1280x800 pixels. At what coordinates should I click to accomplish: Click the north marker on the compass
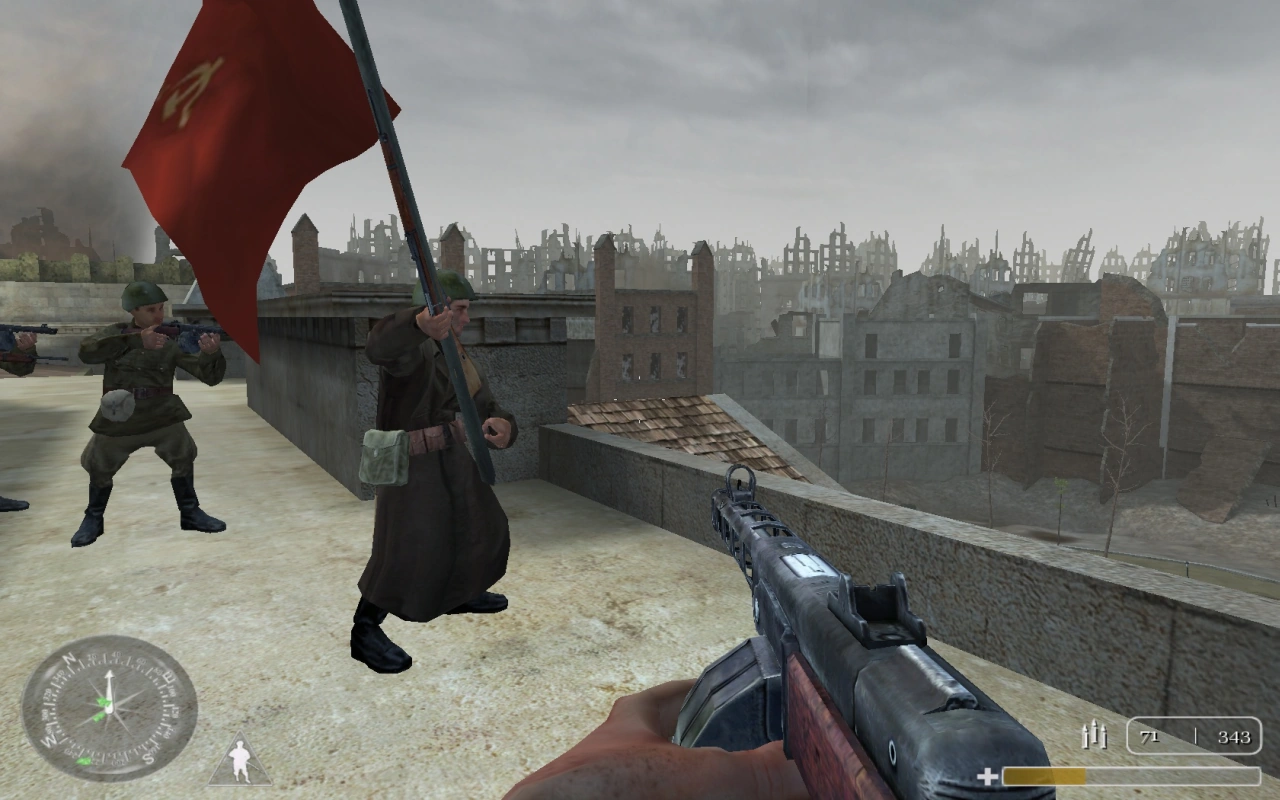pyautogui.click(x=68, y=659)
